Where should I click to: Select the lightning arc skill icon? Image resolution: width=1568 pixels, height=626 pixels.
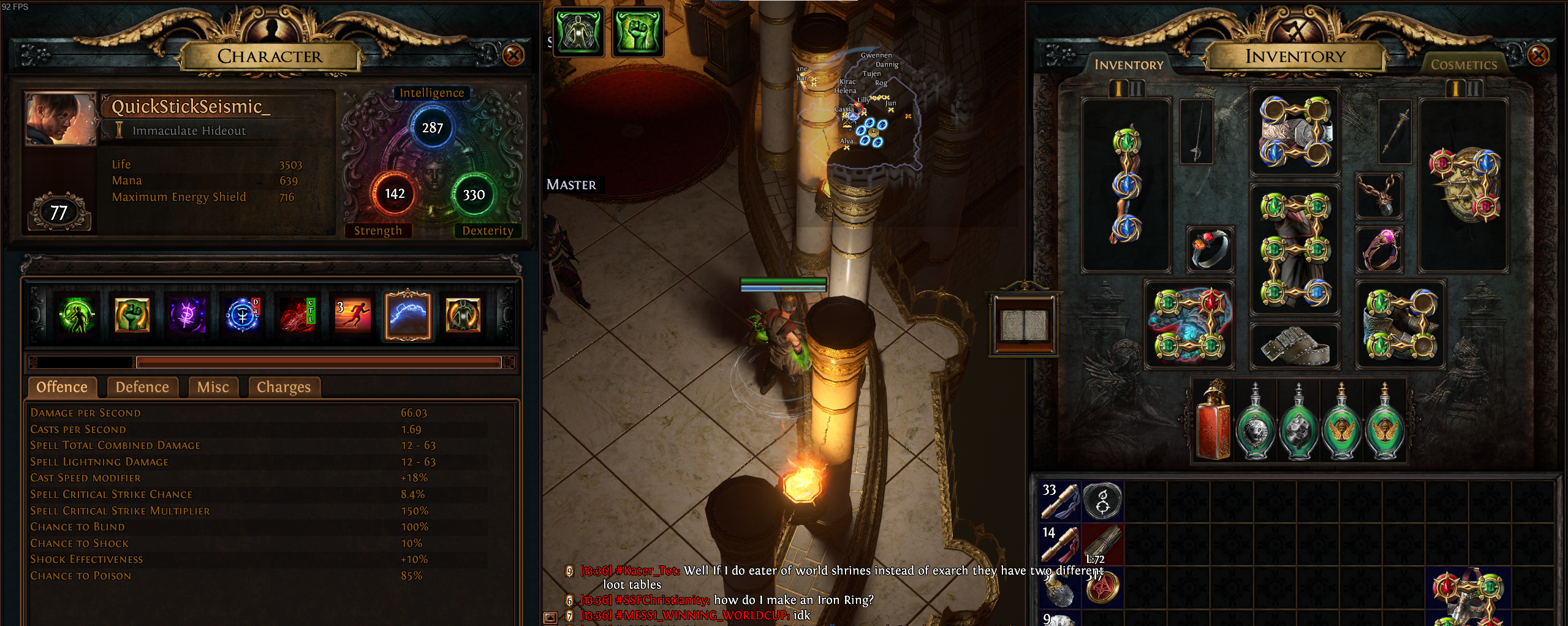408,316
